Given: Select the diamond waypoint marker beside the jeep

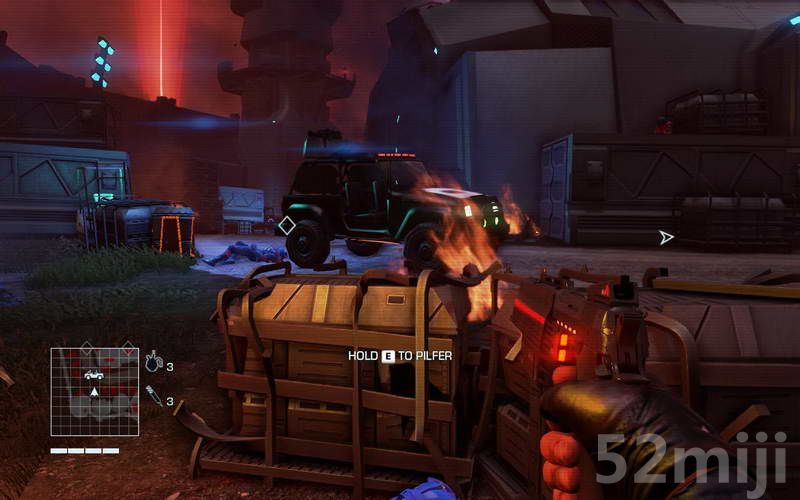Looking at the screenshot, I should click(x=287, y=226).
